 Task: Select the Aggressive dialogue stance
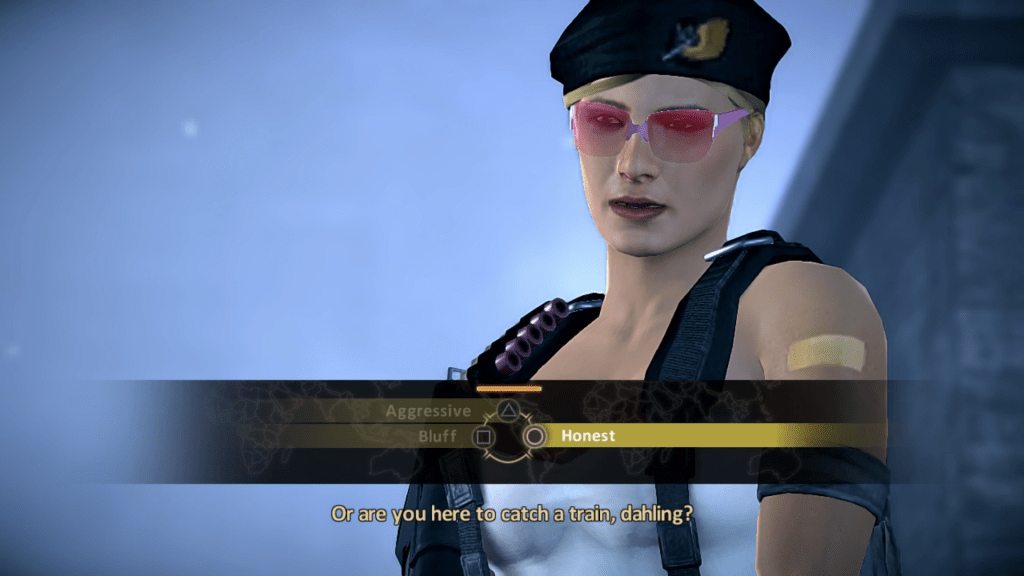428,411
